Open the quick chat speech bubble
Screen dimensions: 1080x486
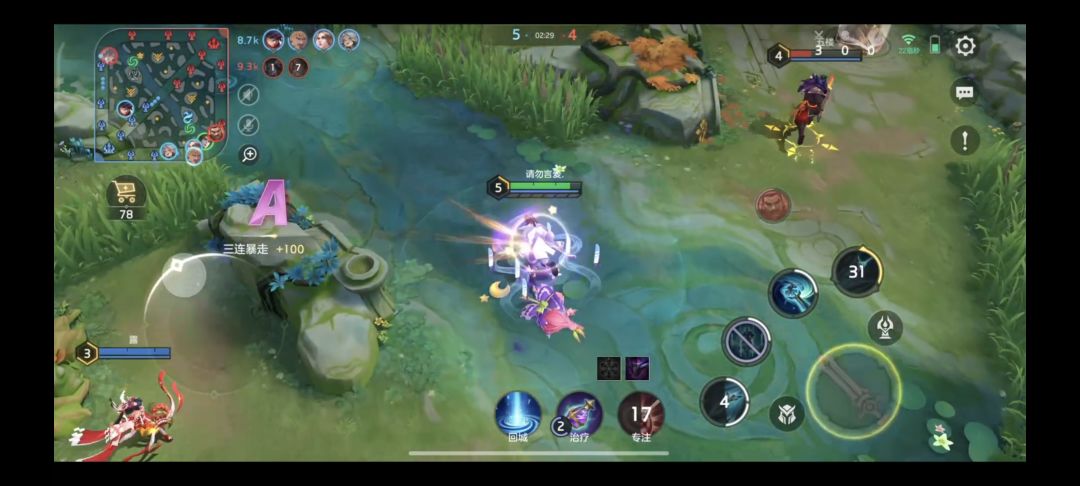click(x=964, y=92)
